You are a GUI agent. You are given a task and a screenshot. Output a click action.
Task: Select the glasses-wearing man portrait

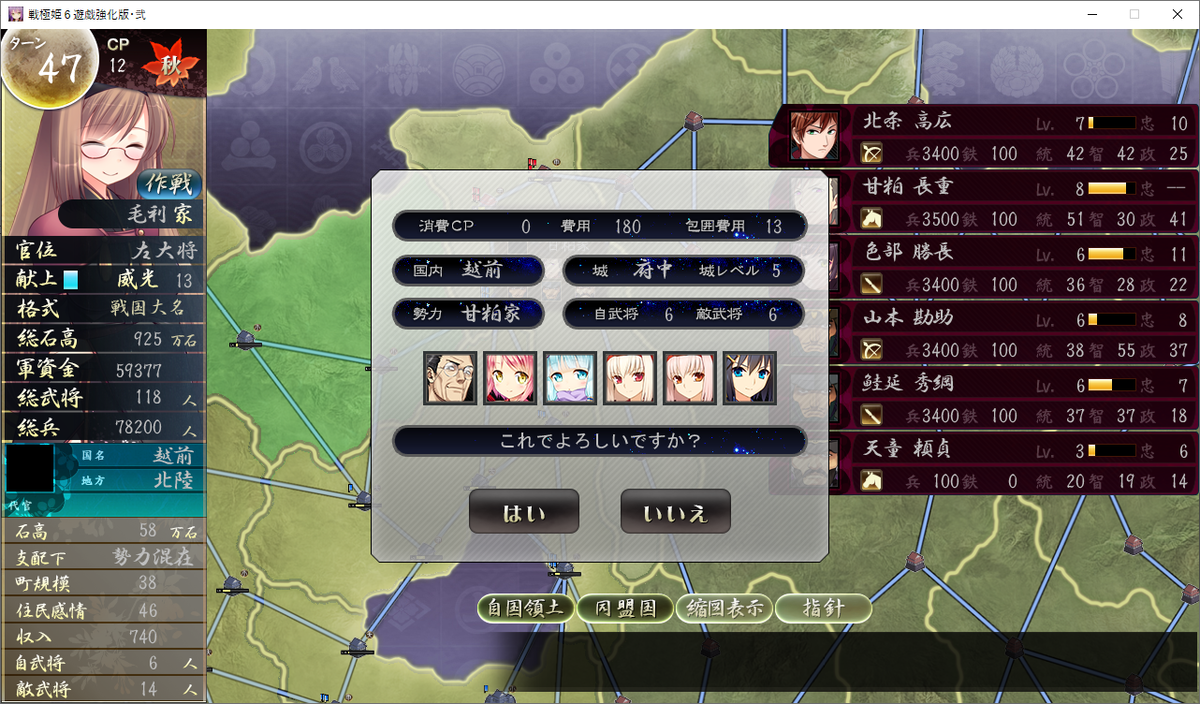[x=450, y=378]
